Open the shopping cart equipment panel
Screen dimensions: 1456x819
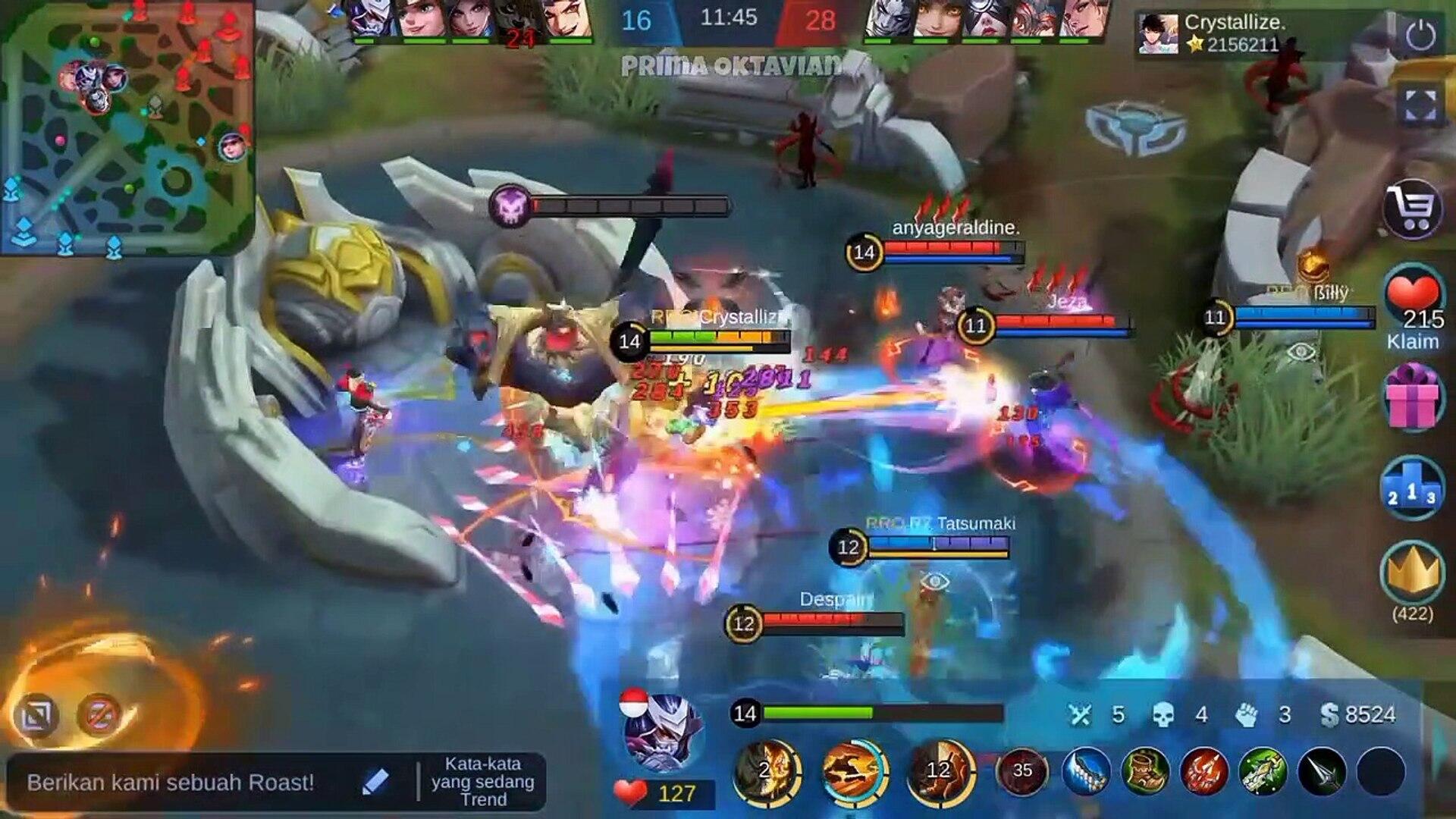point(1412,207)
